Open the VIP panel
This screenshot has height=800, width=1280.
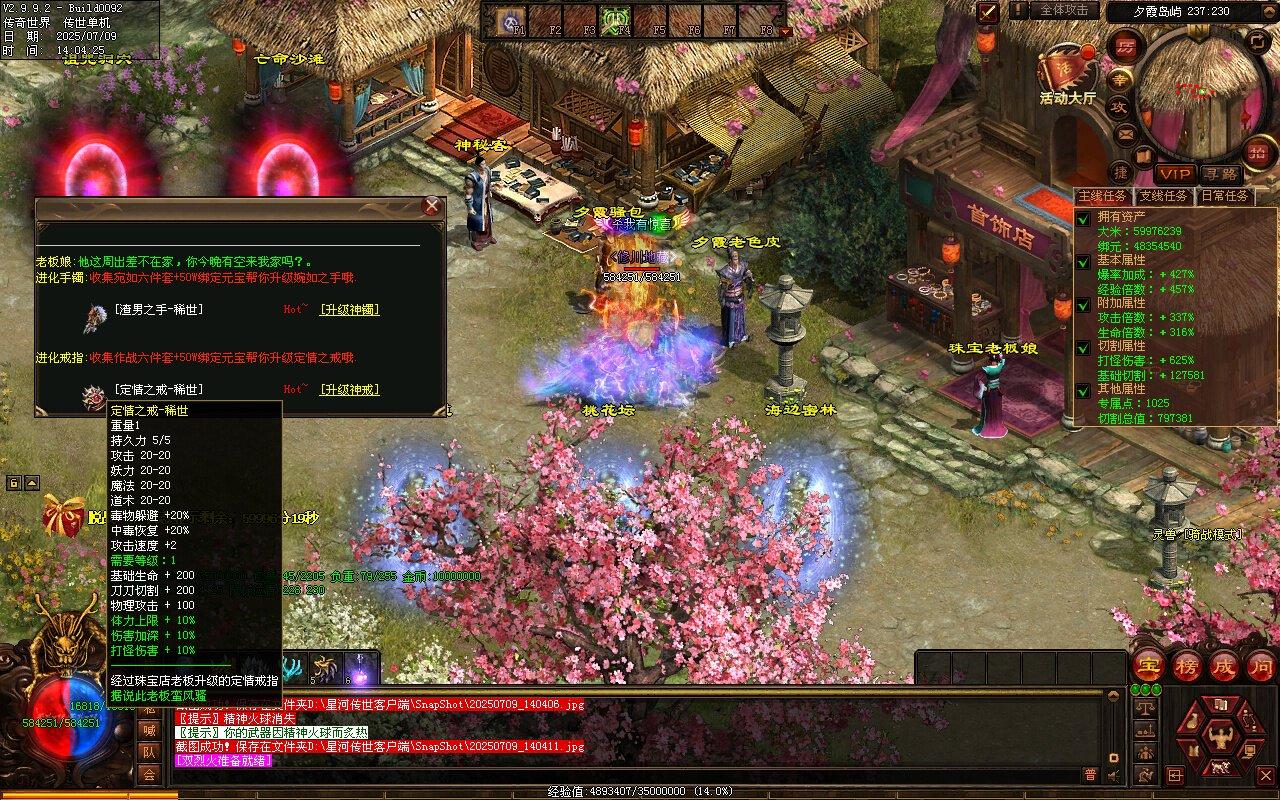click(1175, 174)
